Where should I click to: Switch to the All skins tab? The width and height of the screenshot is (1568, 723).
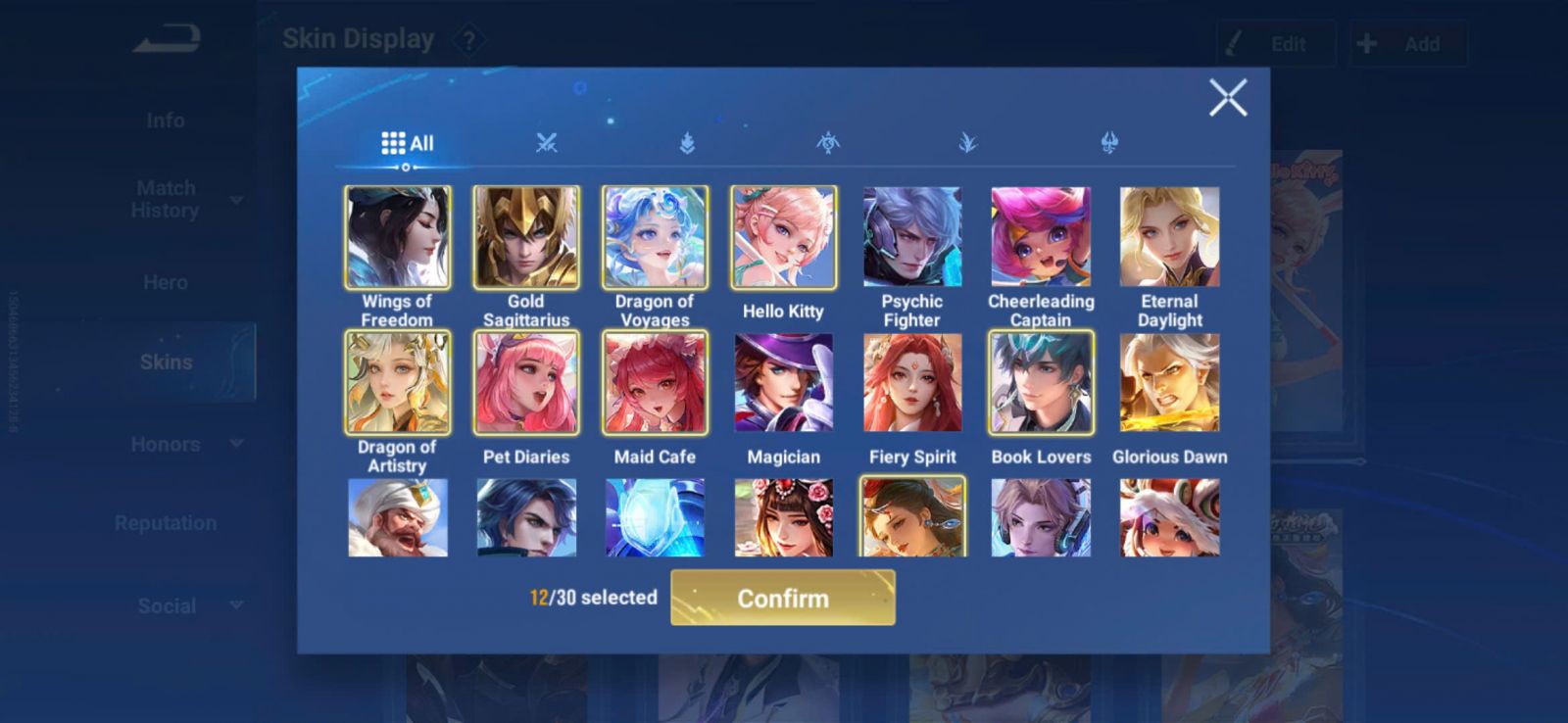pyautogui.click(x=407, y=143)
